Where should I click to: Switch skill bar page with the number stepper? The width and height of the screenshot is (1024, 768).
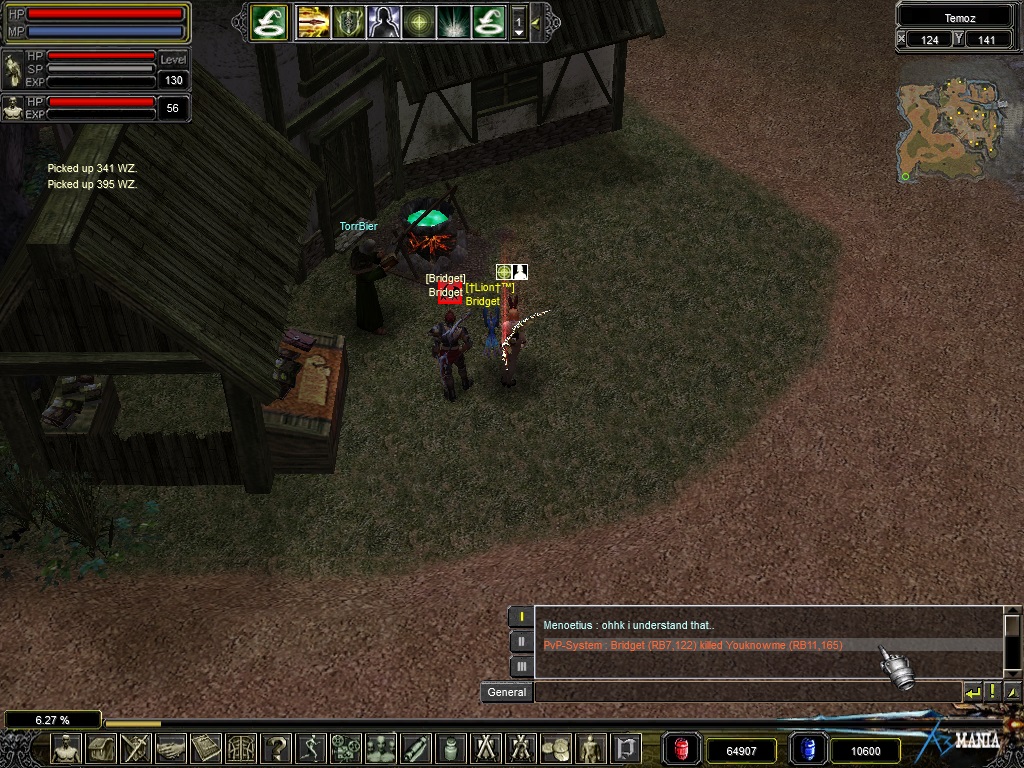tap(518, 21)
